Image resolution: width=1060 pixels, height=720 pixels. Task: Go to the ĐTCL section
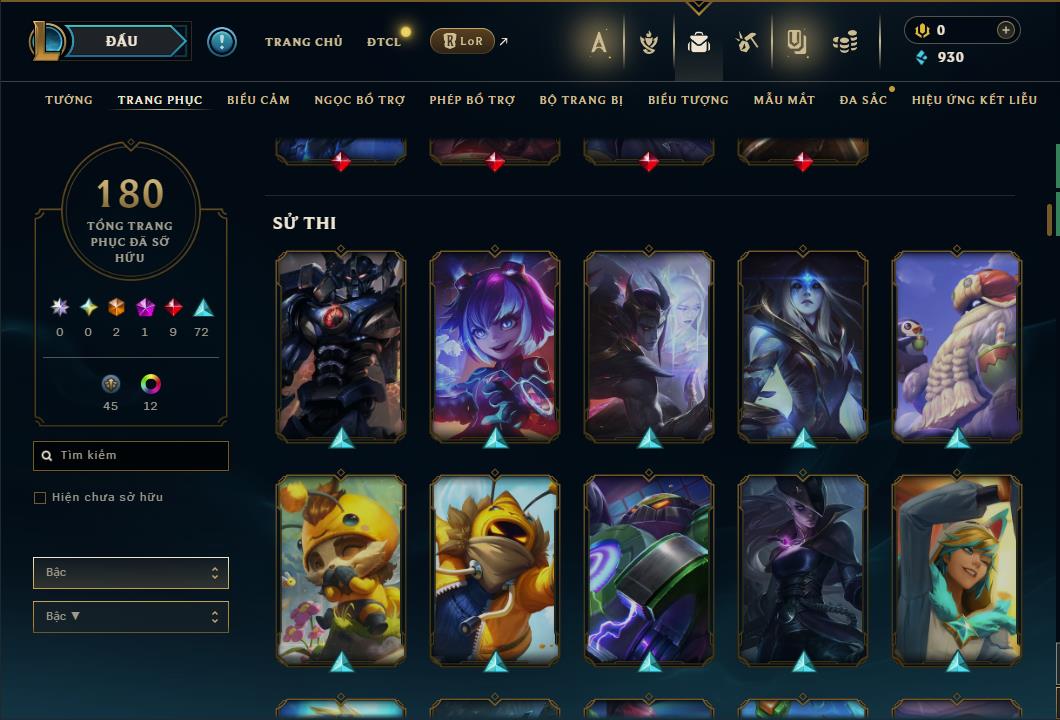point(383,42)
